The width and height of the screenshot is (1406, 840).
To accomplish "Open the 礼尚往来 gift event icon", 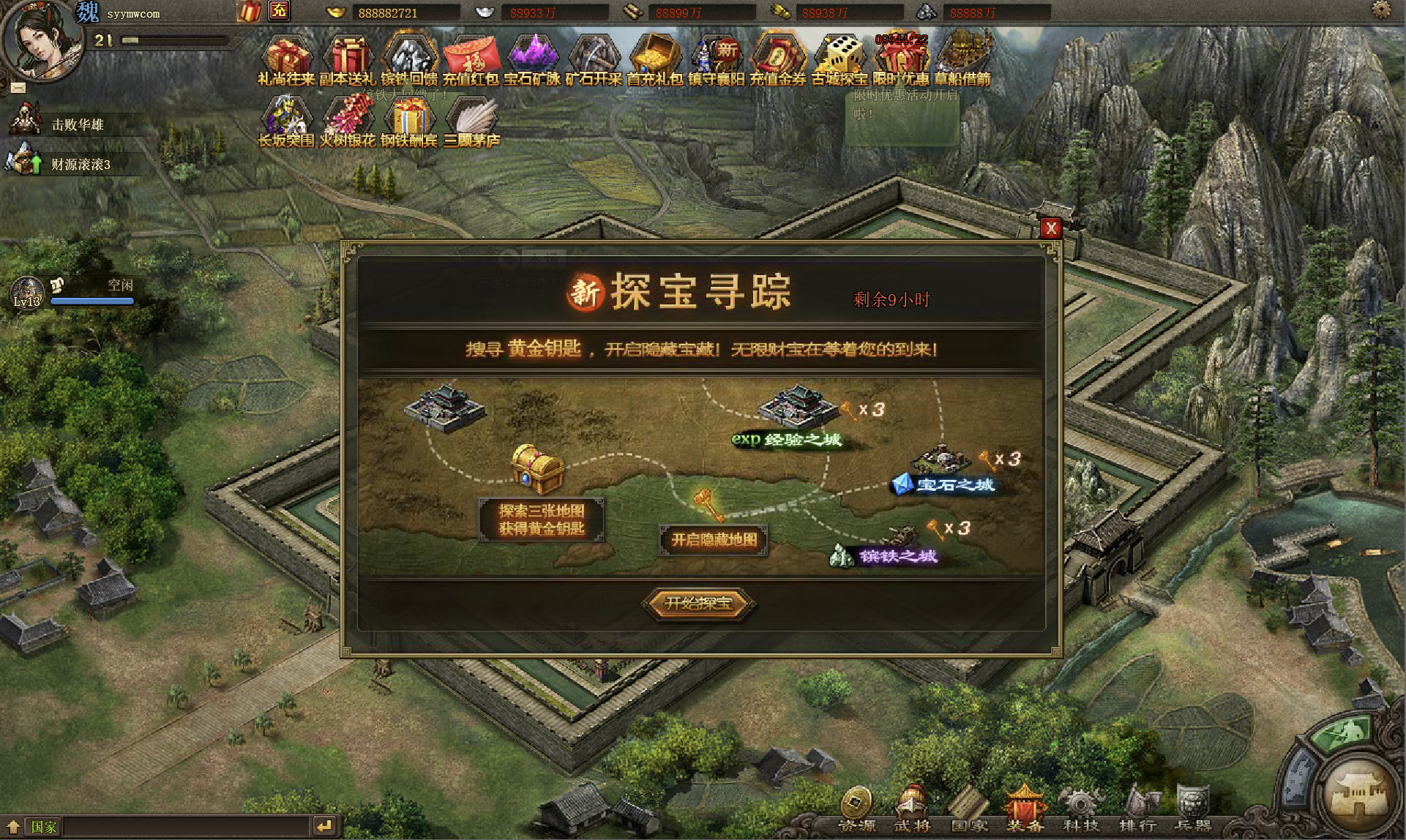I will tap(286, 58).
